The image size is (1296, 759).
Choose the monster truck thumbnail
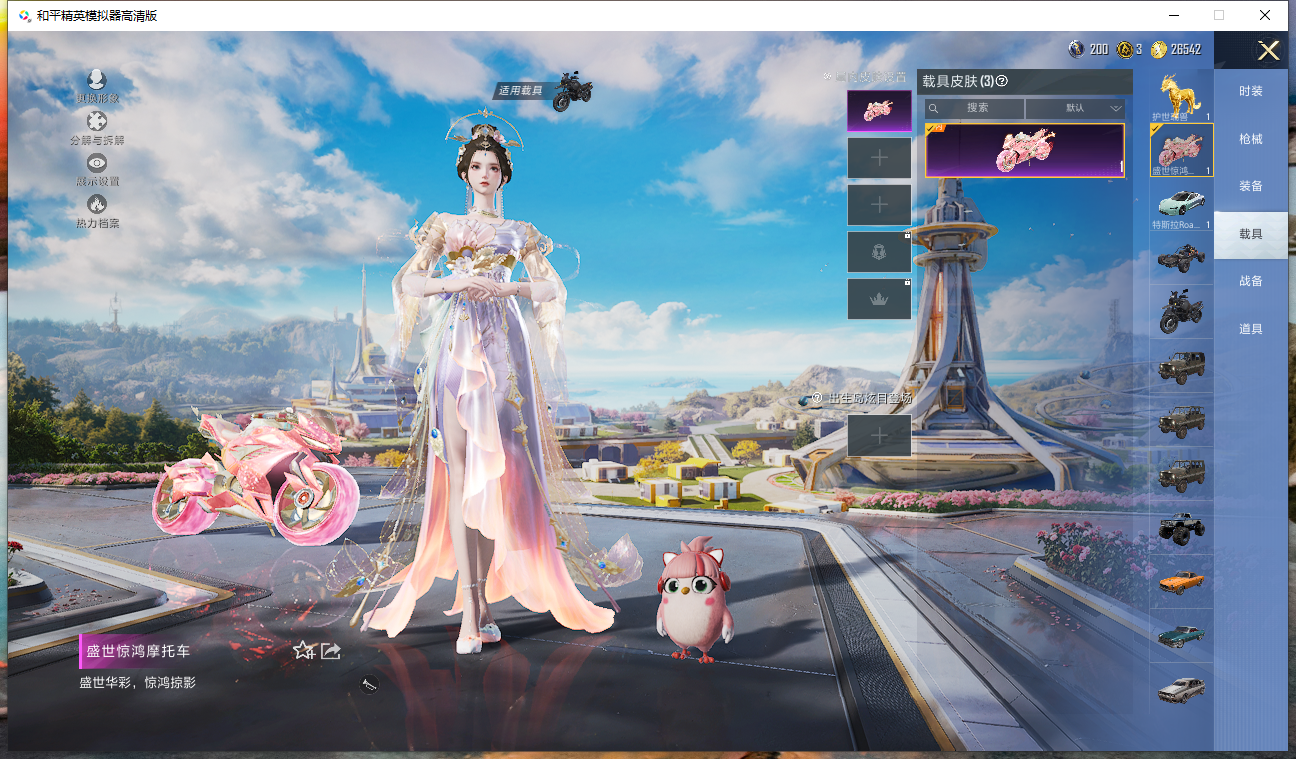1181,528
